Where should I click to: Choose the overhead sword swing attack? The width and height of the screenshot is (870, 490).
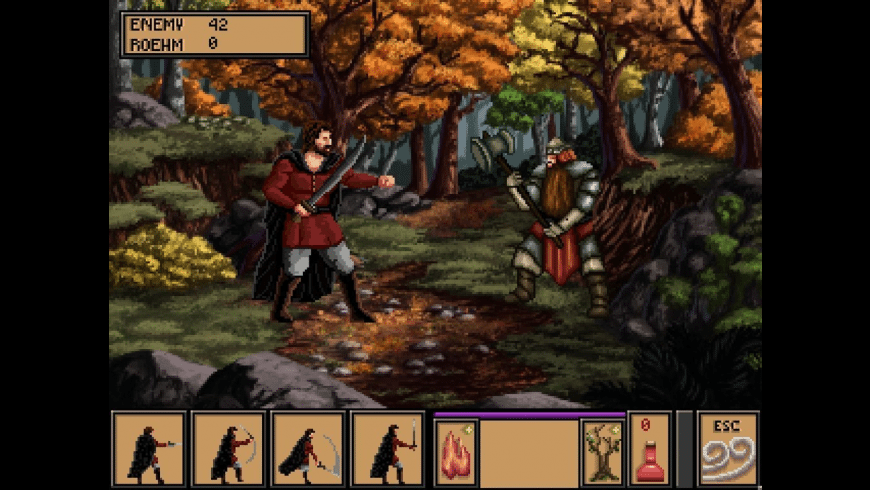[x=229, y=448]
